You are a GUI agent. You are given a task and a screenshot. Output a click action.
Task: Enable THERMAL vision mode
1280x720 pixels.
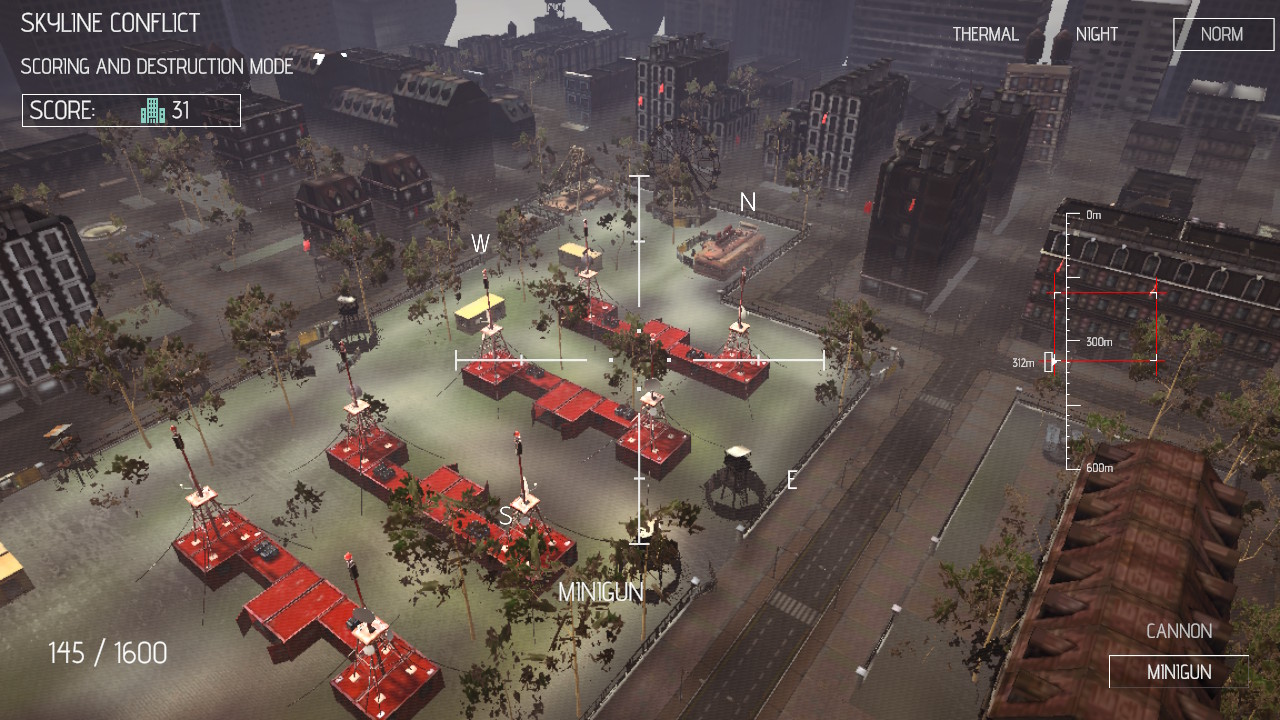[x=985, y=33]
